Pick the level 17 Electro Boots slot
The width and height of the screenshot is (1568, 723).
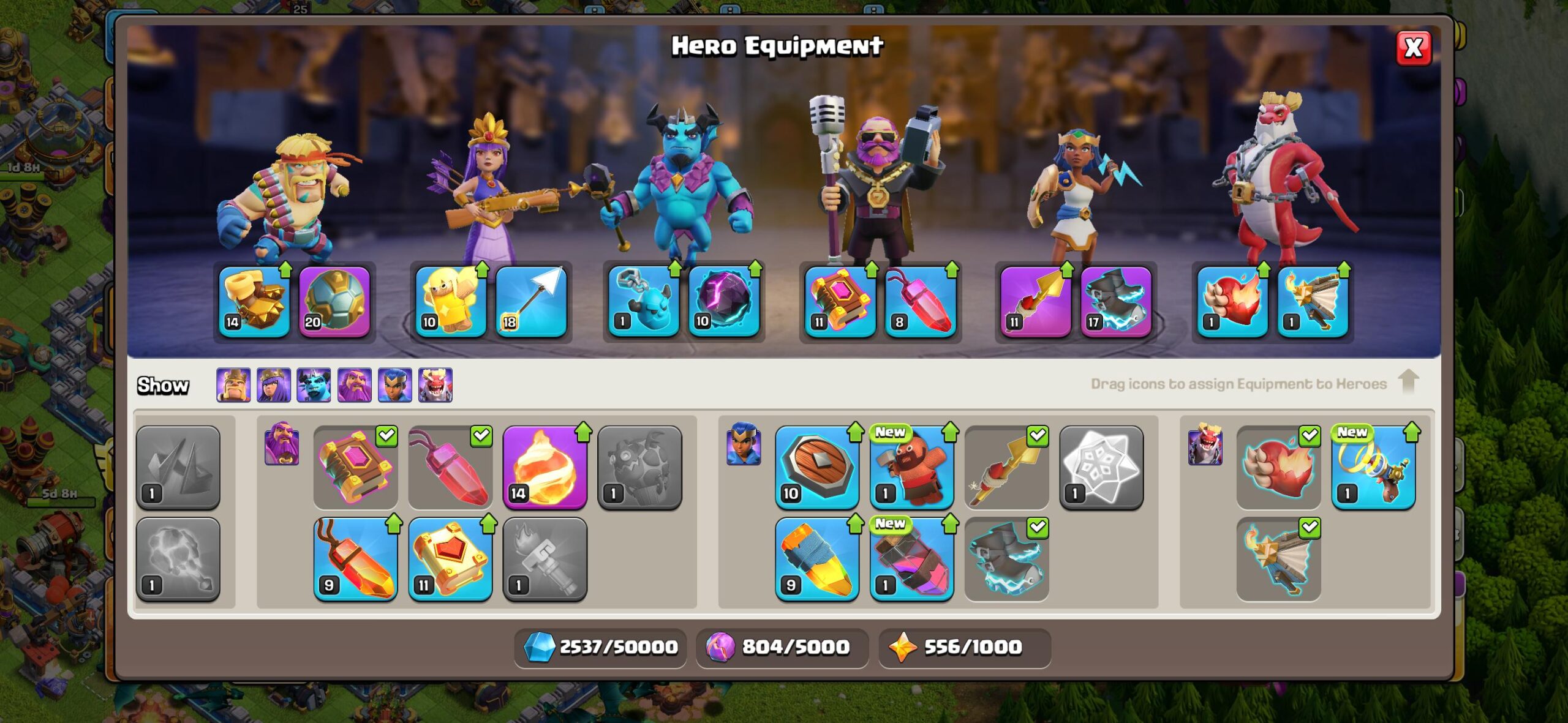click(x=1116, y=301)
